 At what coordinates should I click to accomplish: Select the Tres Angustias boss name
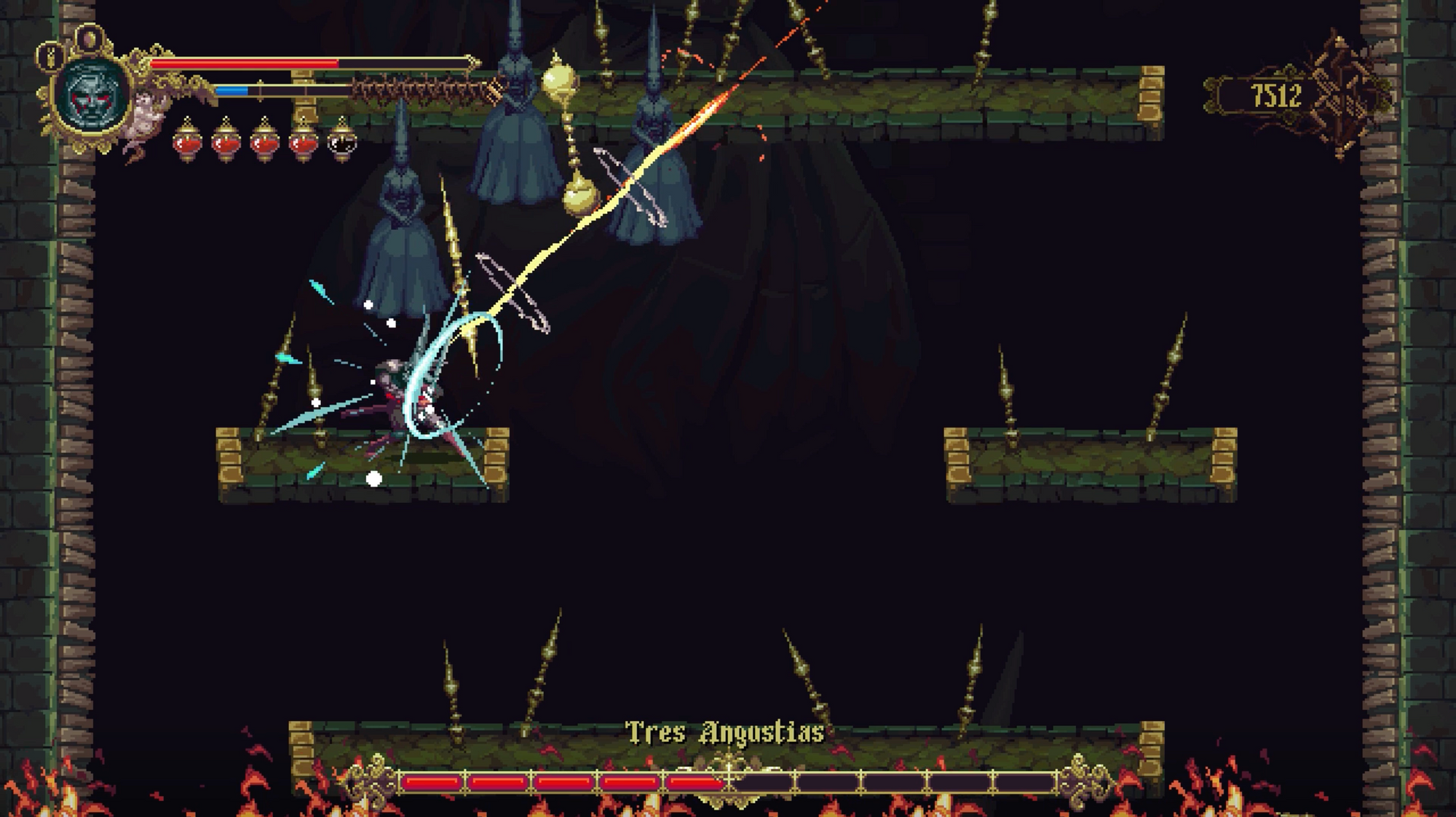pyautogui.click(x=727, y=732)
